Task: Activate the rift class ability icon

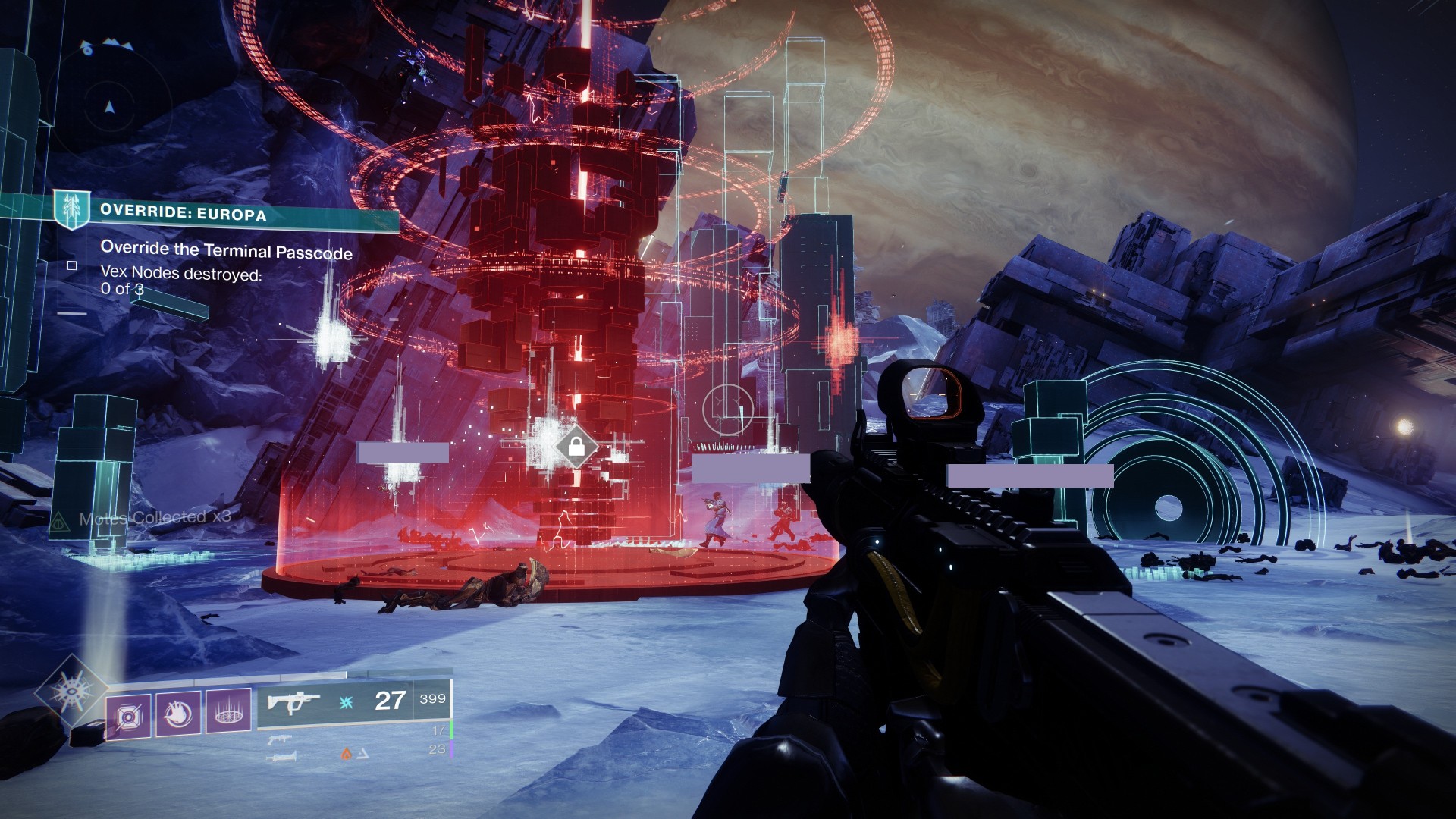Action: click(228, 712)
